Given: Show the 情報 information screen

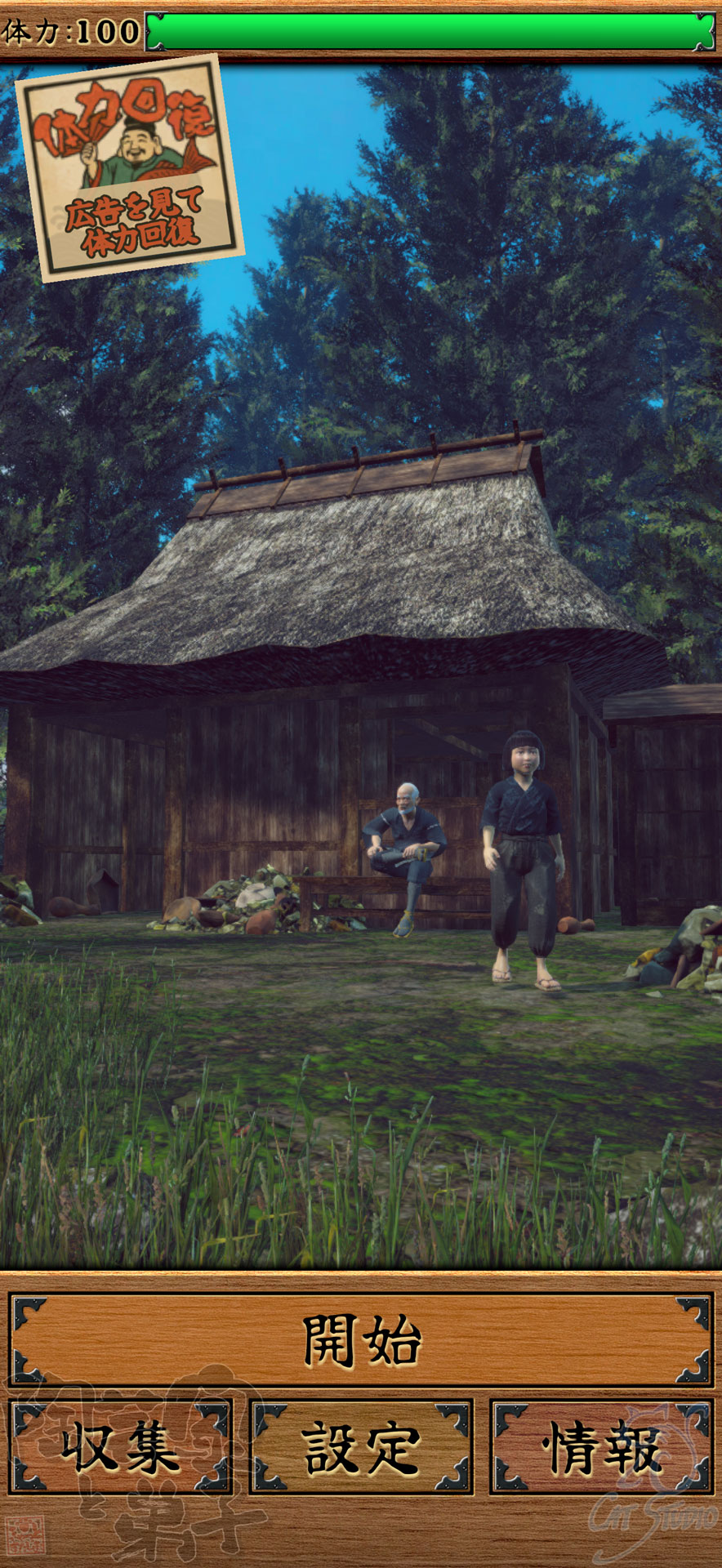Looking at the screenshot, I should pyautogui.click(x=602, y=1447).
